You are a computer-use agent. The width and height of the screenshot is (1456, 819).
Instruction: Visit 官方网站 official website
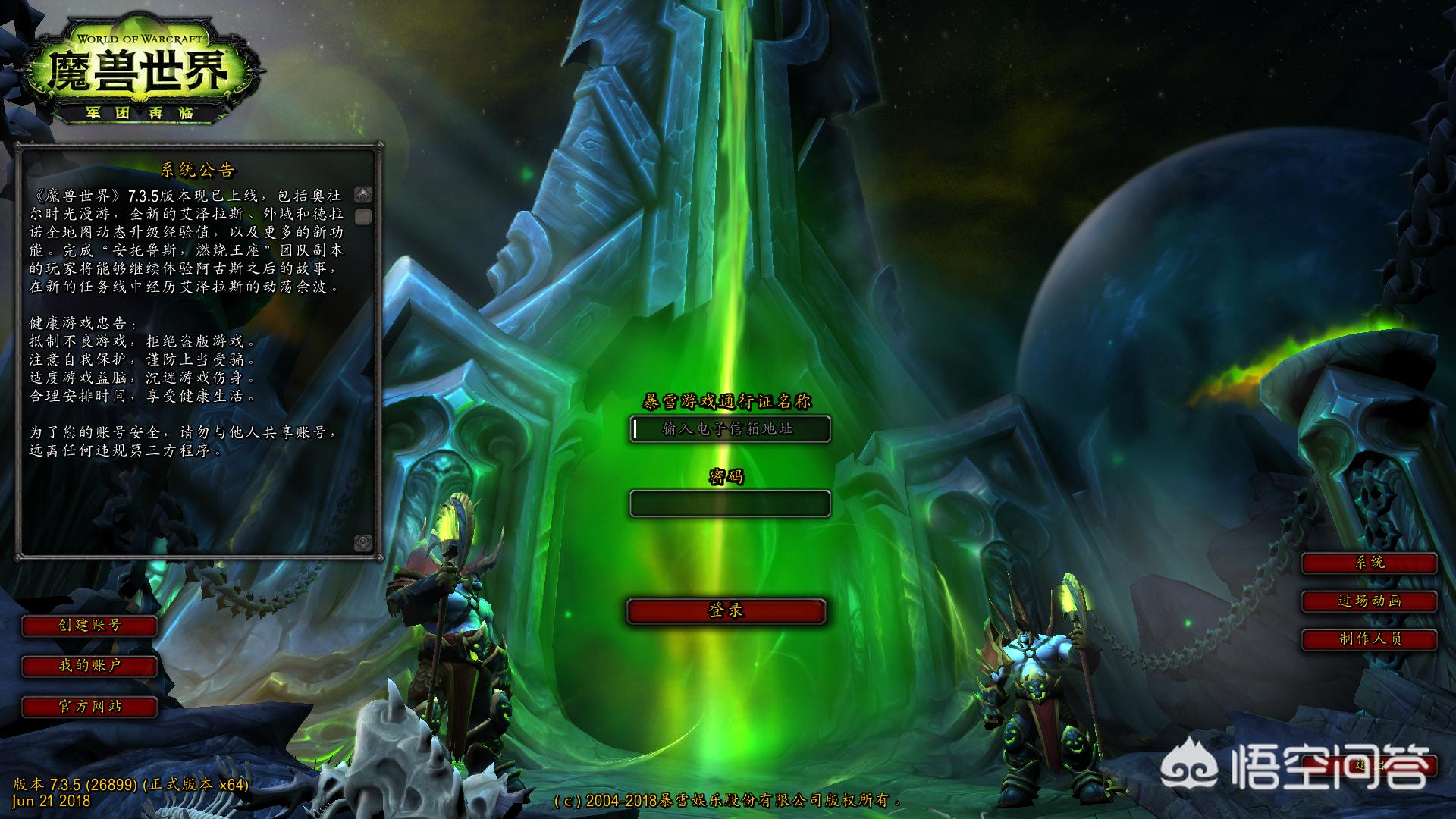coord(89,707)
